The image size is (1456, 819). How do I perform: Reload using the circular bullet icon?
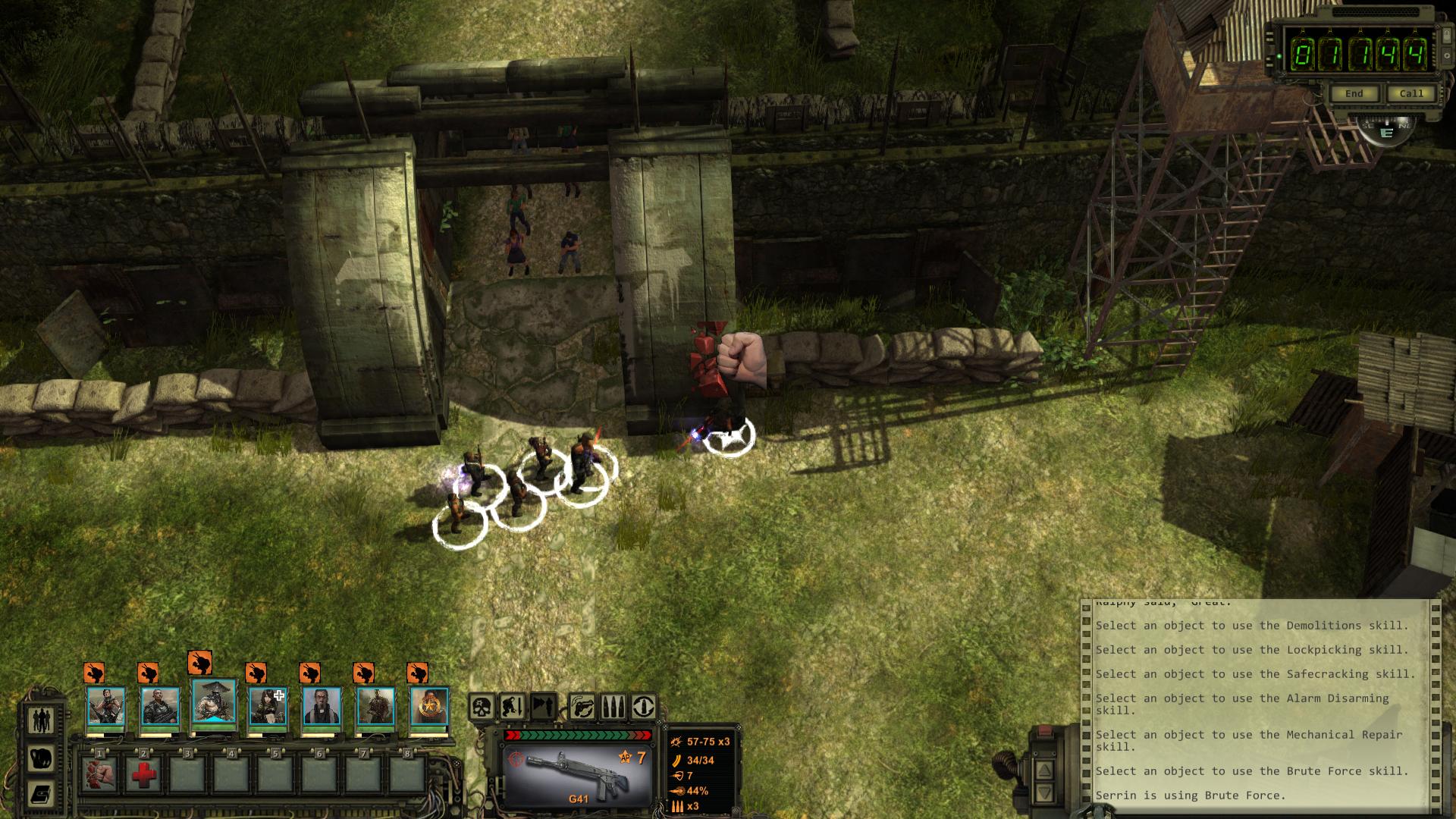tap(644, 707)
